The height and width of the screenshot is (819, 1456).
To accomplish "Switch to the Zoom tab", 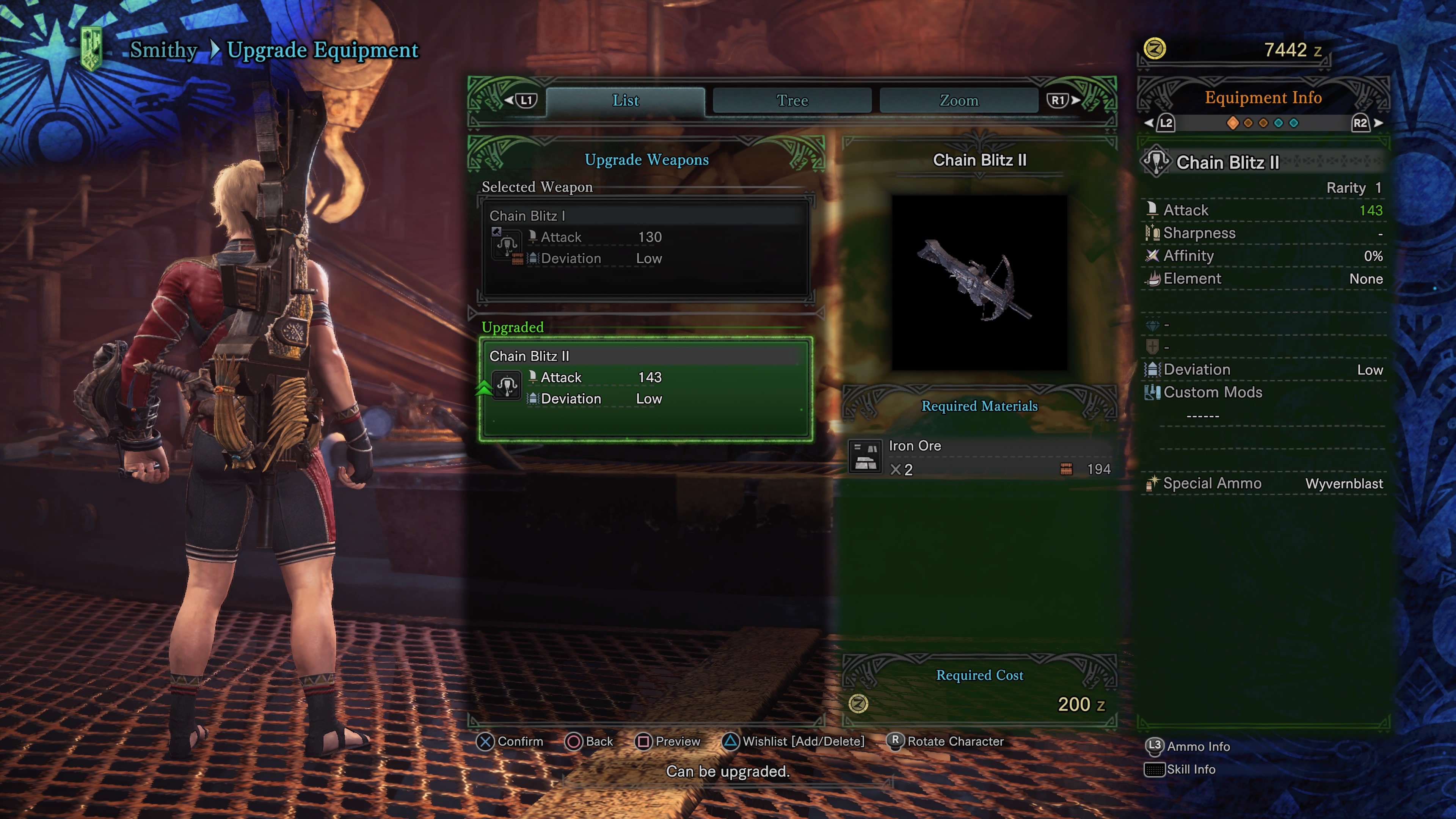I will 959,100.
